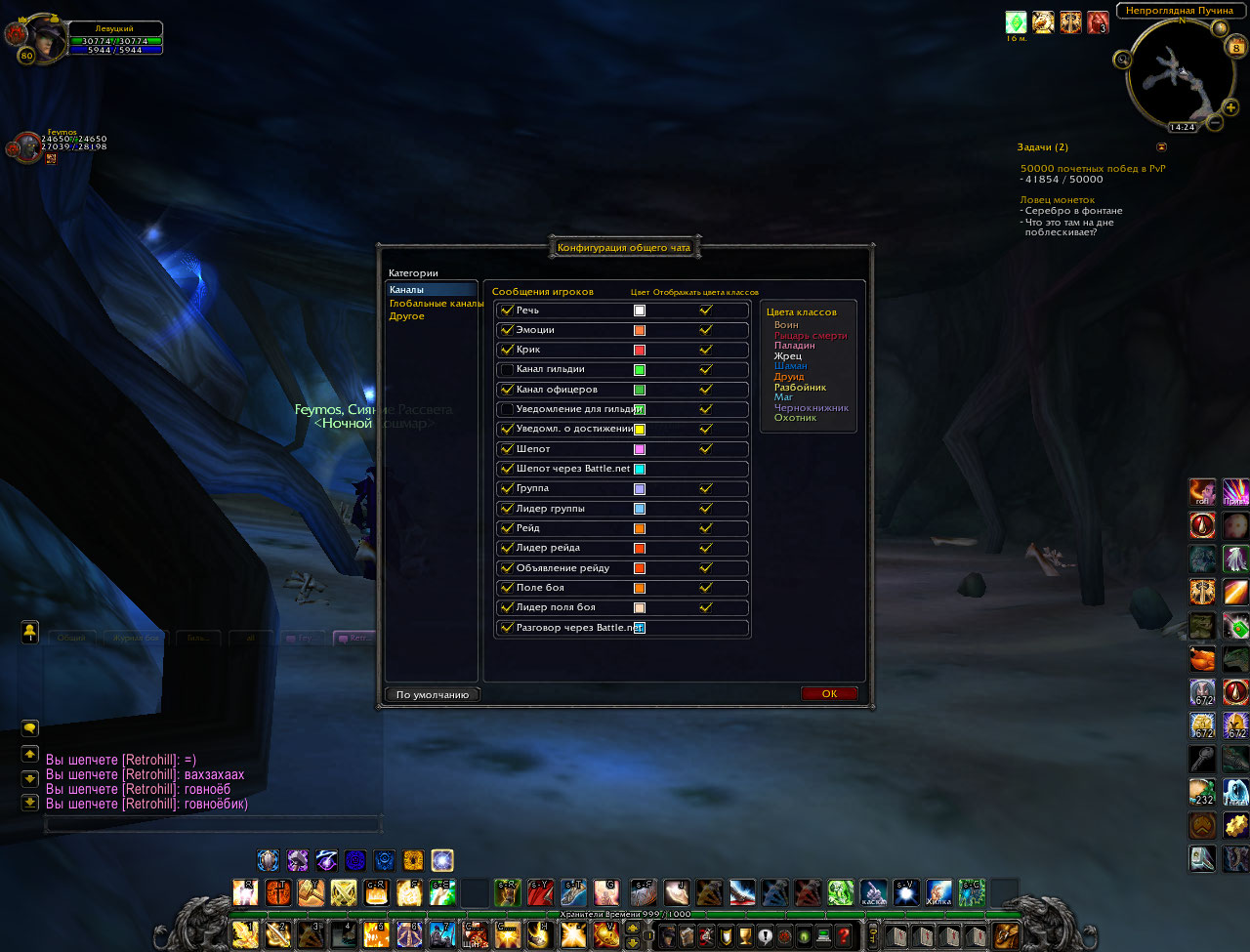Switch to Другое category

coord(406,316)
